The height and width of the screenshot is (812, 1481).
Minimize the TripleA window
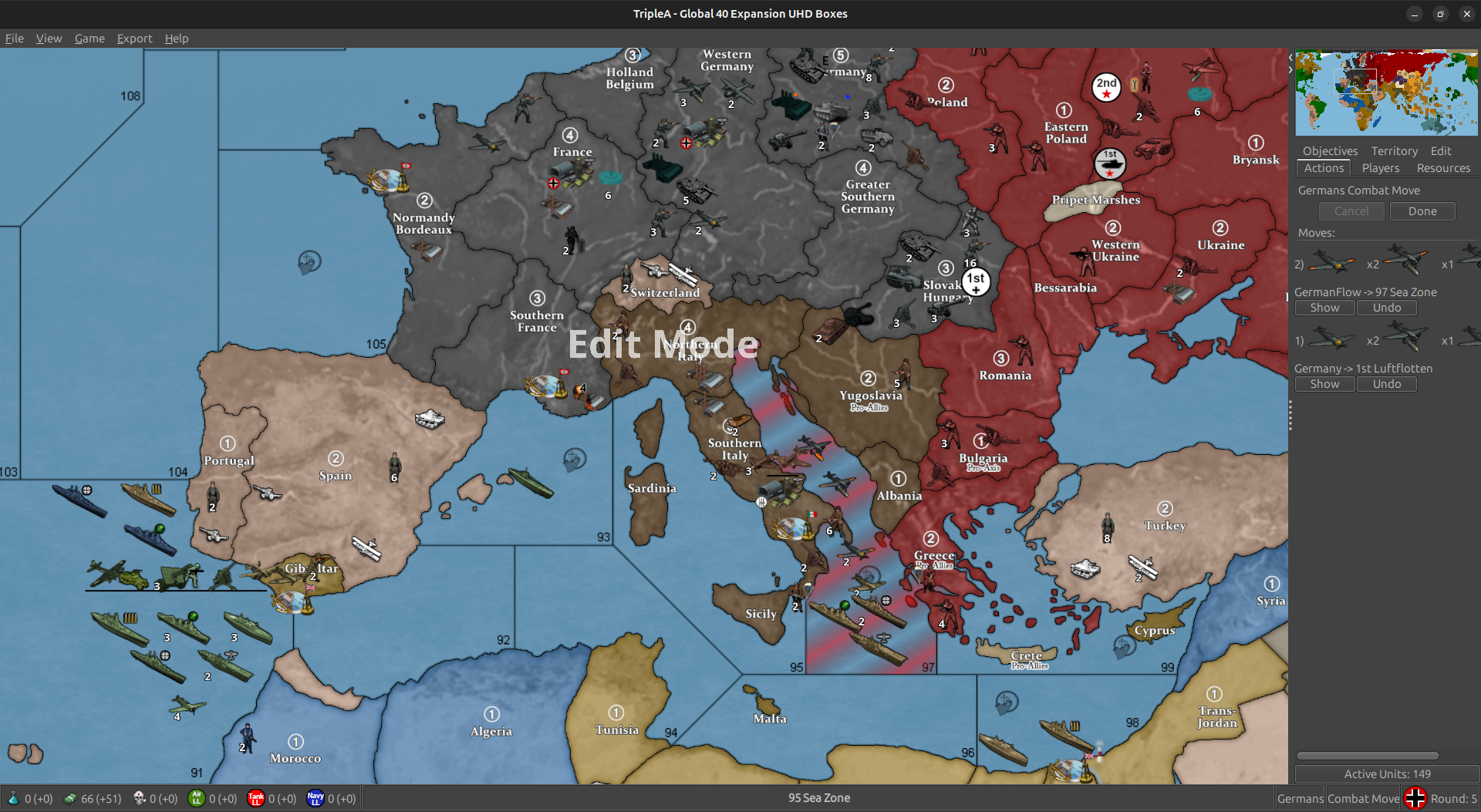point(1414,14)
